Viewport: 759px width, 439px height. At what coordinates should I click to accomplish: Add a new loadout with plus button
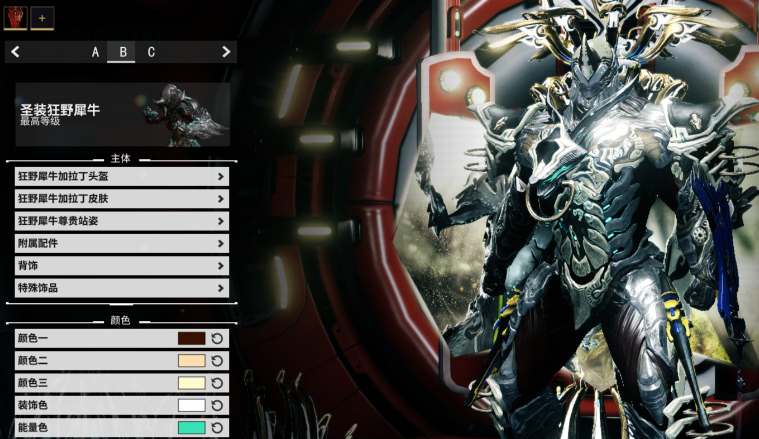pyautogui.click(x=42, y=17)
